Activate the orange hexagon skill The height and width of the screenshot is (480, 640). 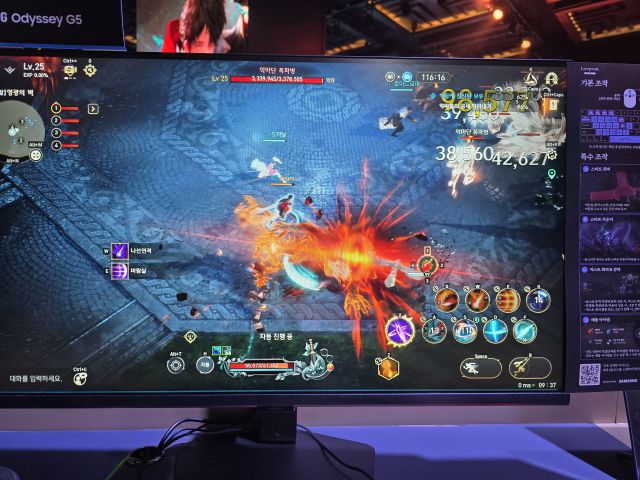pos(388,368)
